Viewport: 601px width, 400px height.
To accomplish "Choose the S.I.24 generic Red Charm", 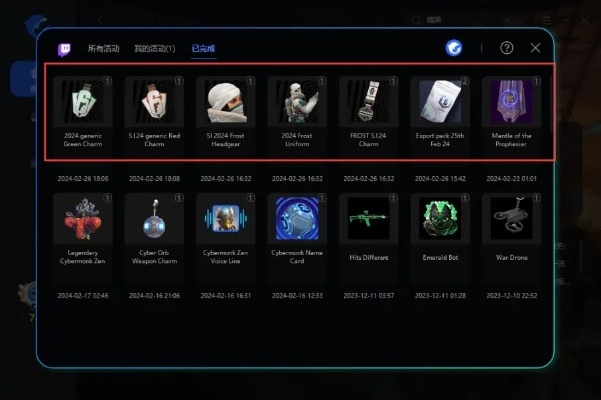I will [154, 102].
